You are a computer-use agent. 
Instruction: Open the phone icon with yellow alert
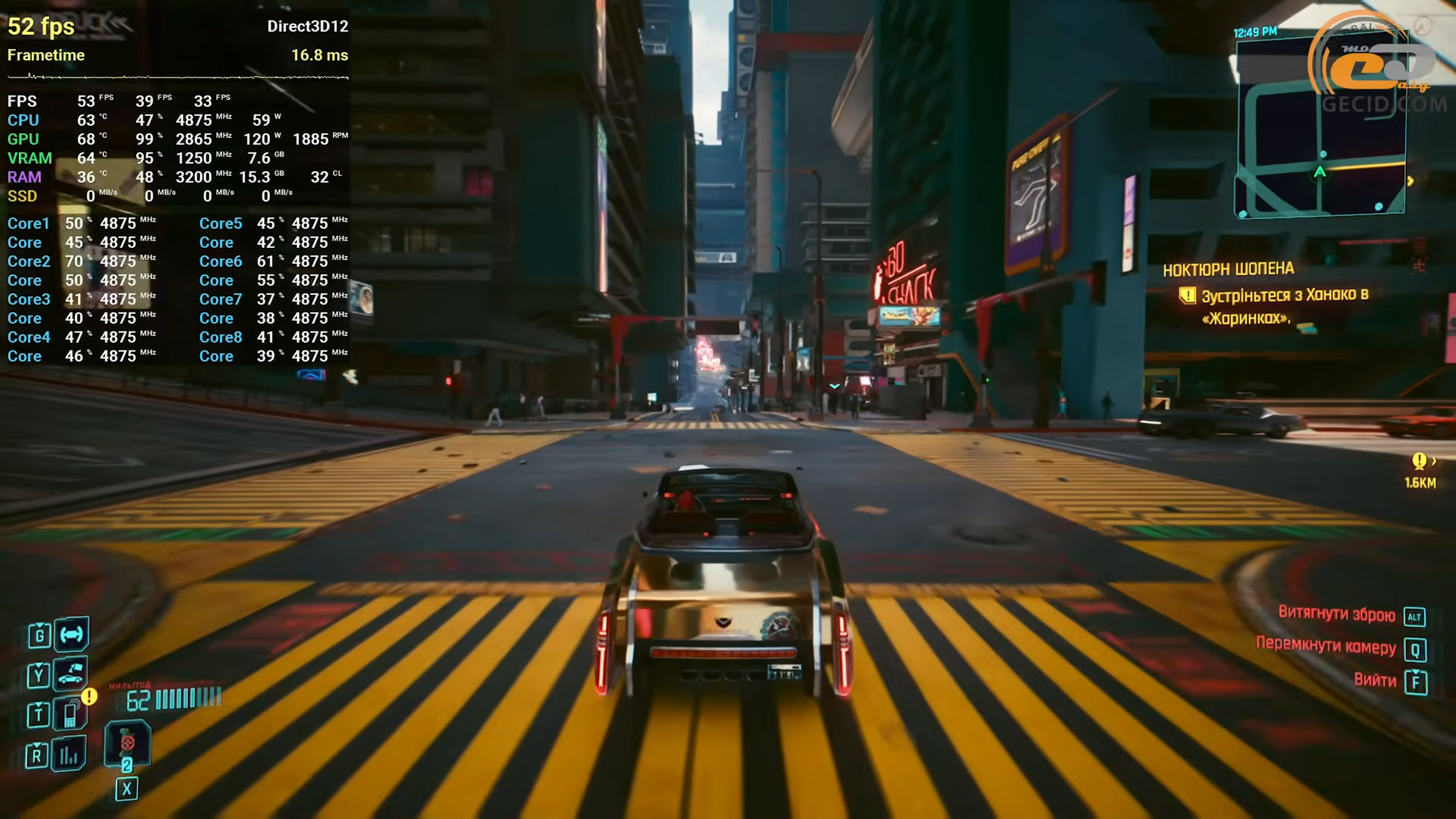tap(71, 714)
